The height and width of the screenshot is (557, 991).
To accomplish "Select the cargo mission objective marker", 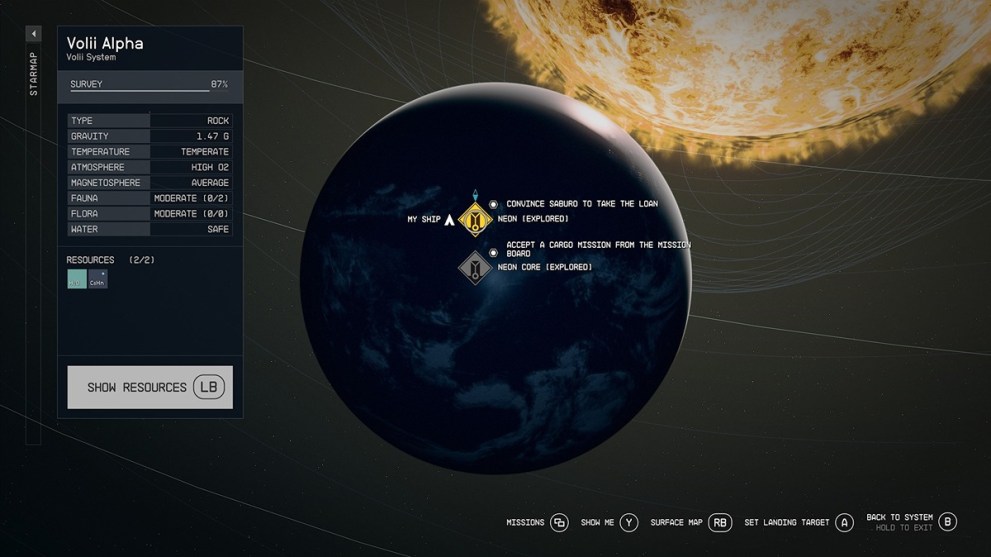I will (x=493, y=253).
